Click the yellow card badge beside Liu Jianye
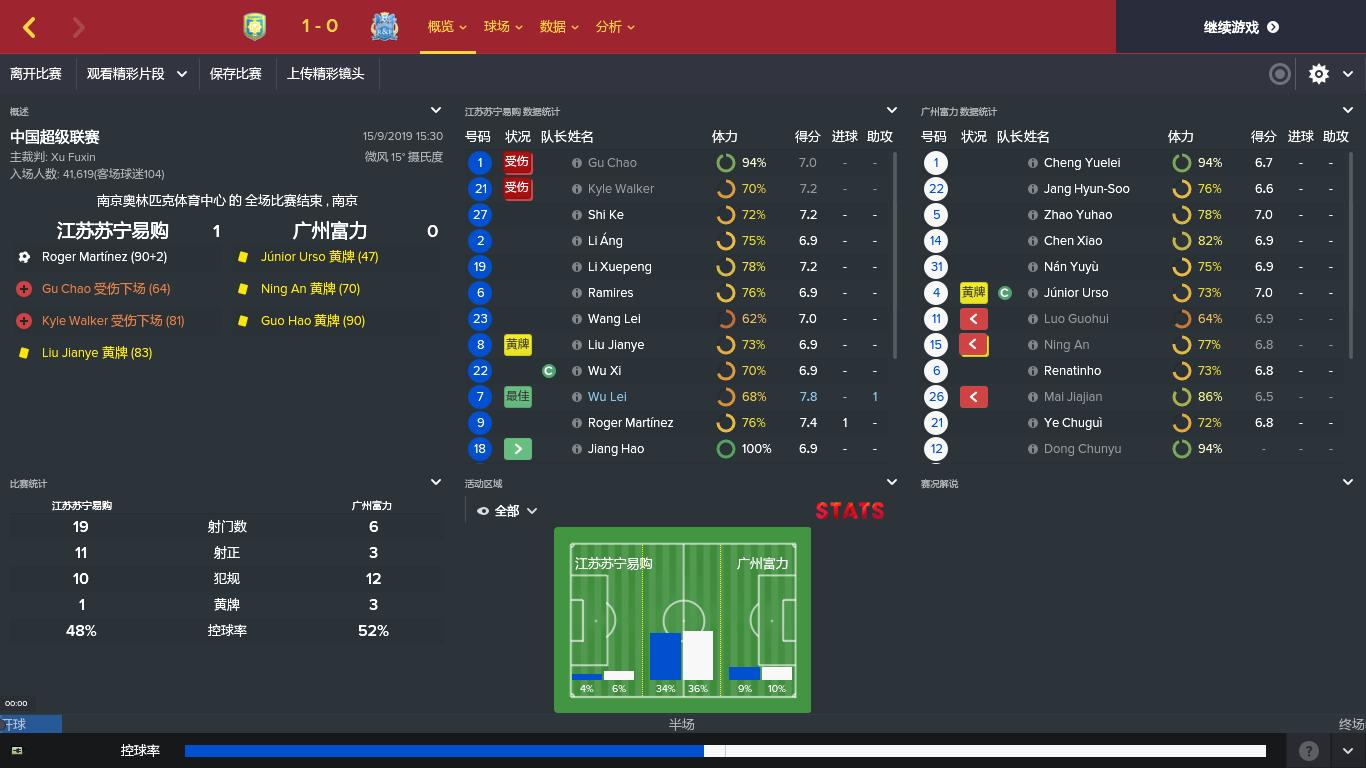This screenshot has width=1366, height=768. pos(518,344)
